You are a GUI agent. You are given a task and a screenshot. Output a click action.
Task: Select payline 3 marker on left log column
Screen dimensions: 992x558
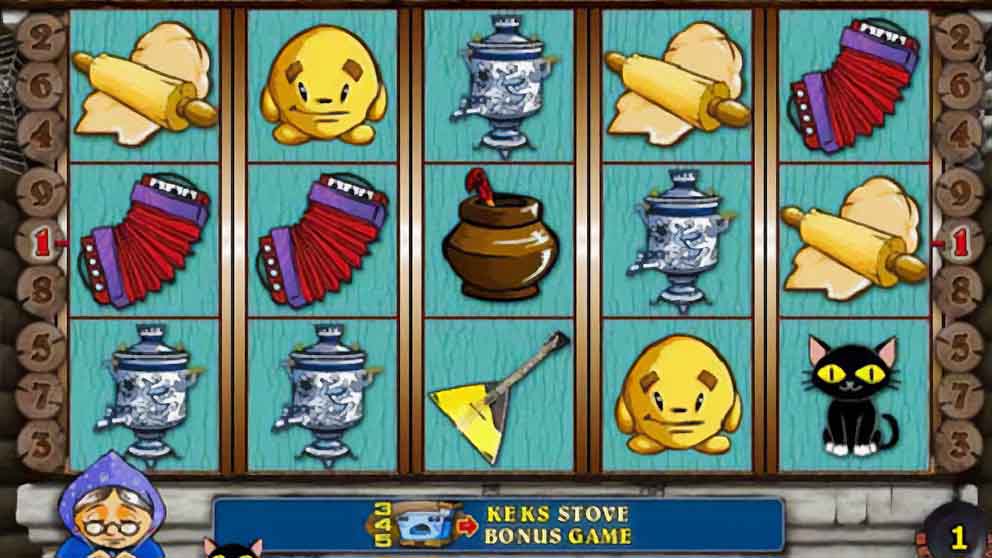point(41,439)
